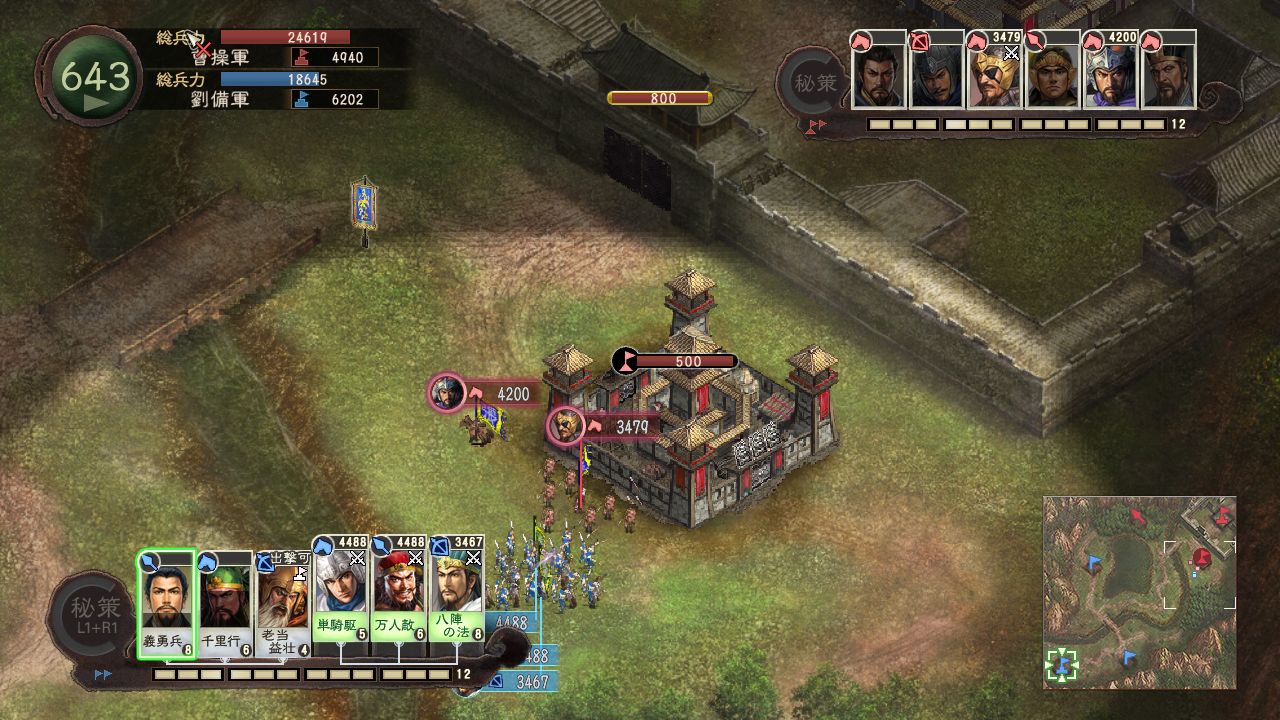1280x720 pixels.
Task: Select the 3467 allied unit tag
Action: pos(530,682)
